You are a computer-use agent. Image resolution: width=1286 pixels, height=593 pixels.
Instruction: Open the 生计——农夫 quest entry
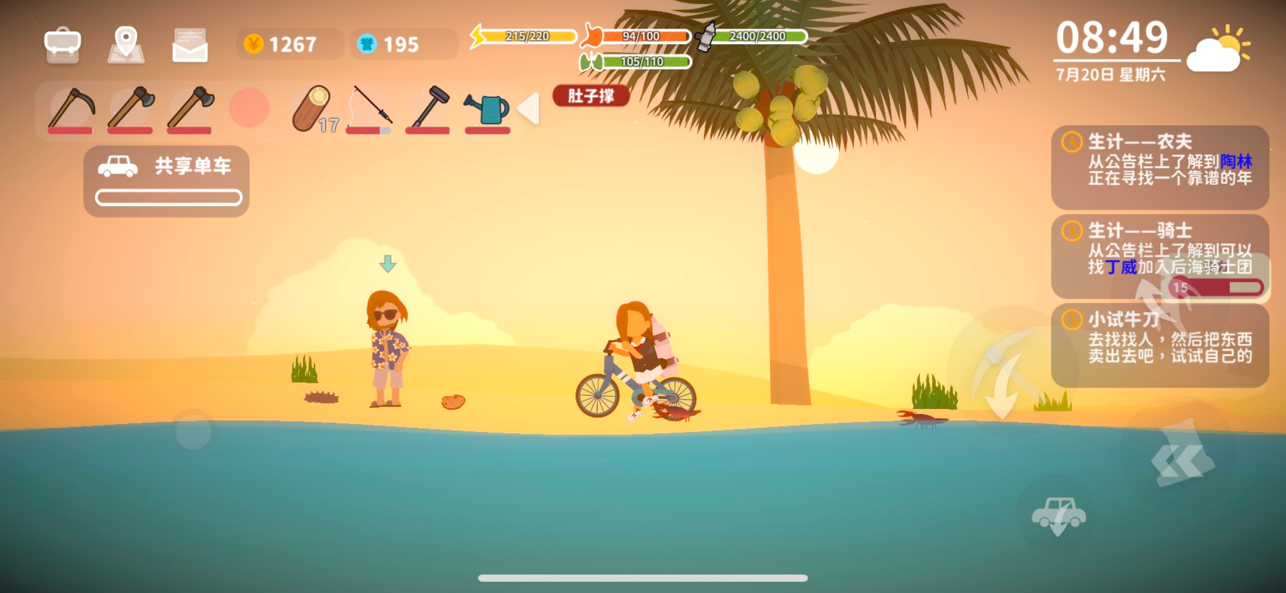coord(1159,166)
